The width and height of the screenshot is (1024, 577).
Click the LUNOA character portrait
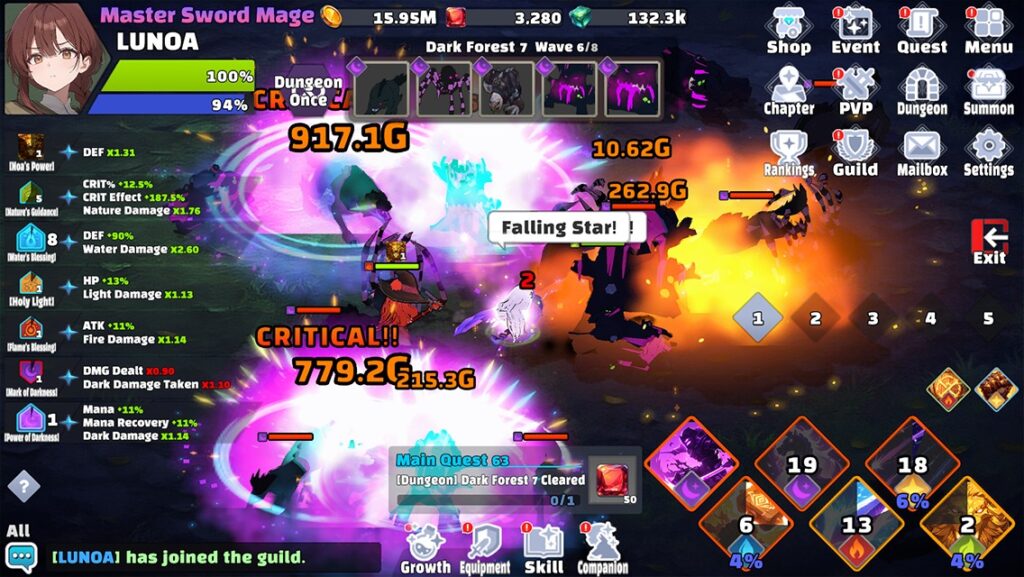(52, 58)
